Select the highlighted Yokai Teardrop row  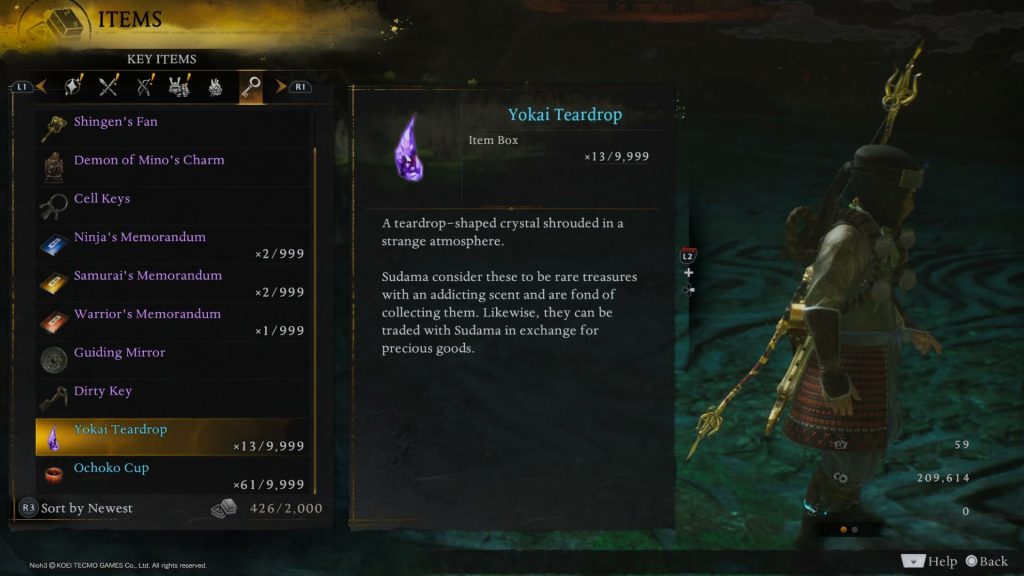[x=170, y=437]
